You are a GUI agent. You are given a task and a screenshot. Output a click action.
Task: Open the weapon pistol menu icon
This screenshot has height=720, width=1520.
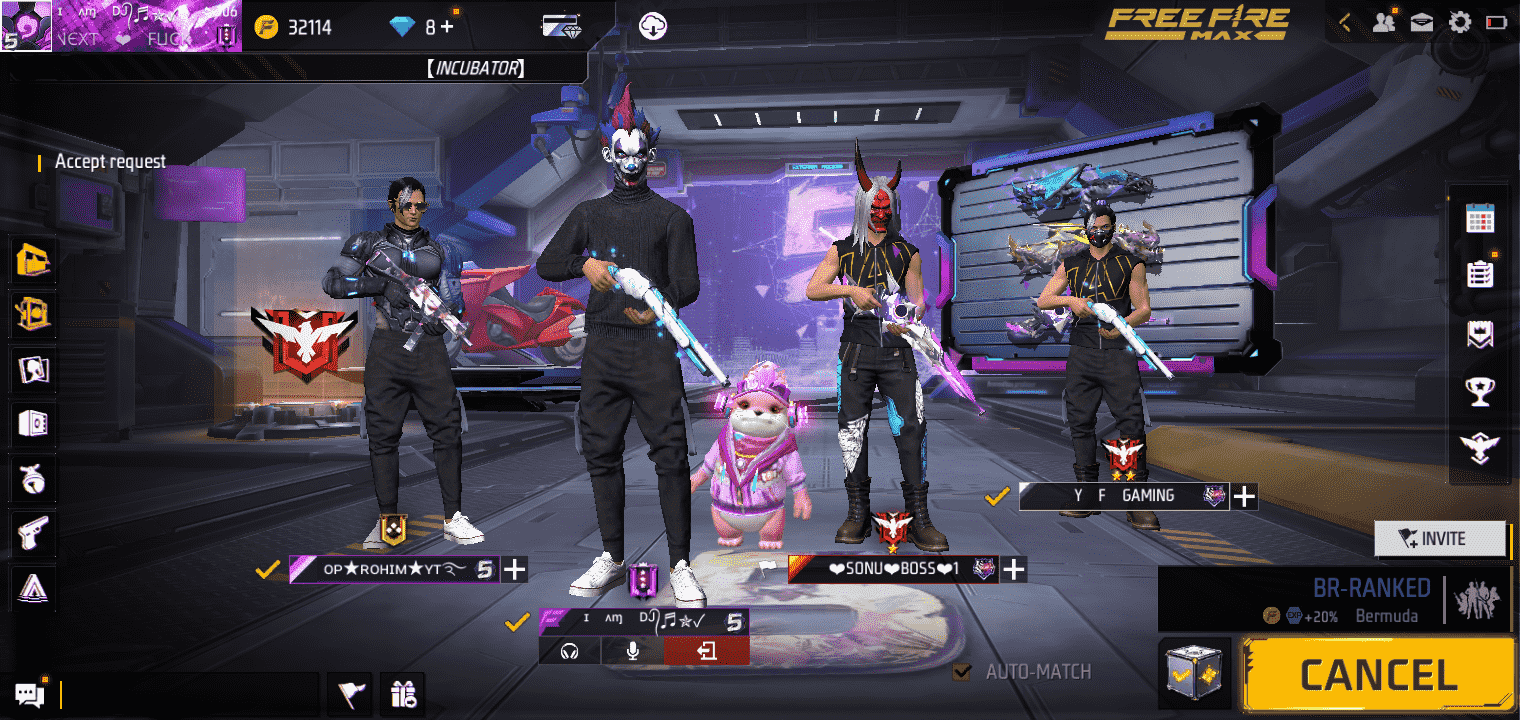coord(34,535)
